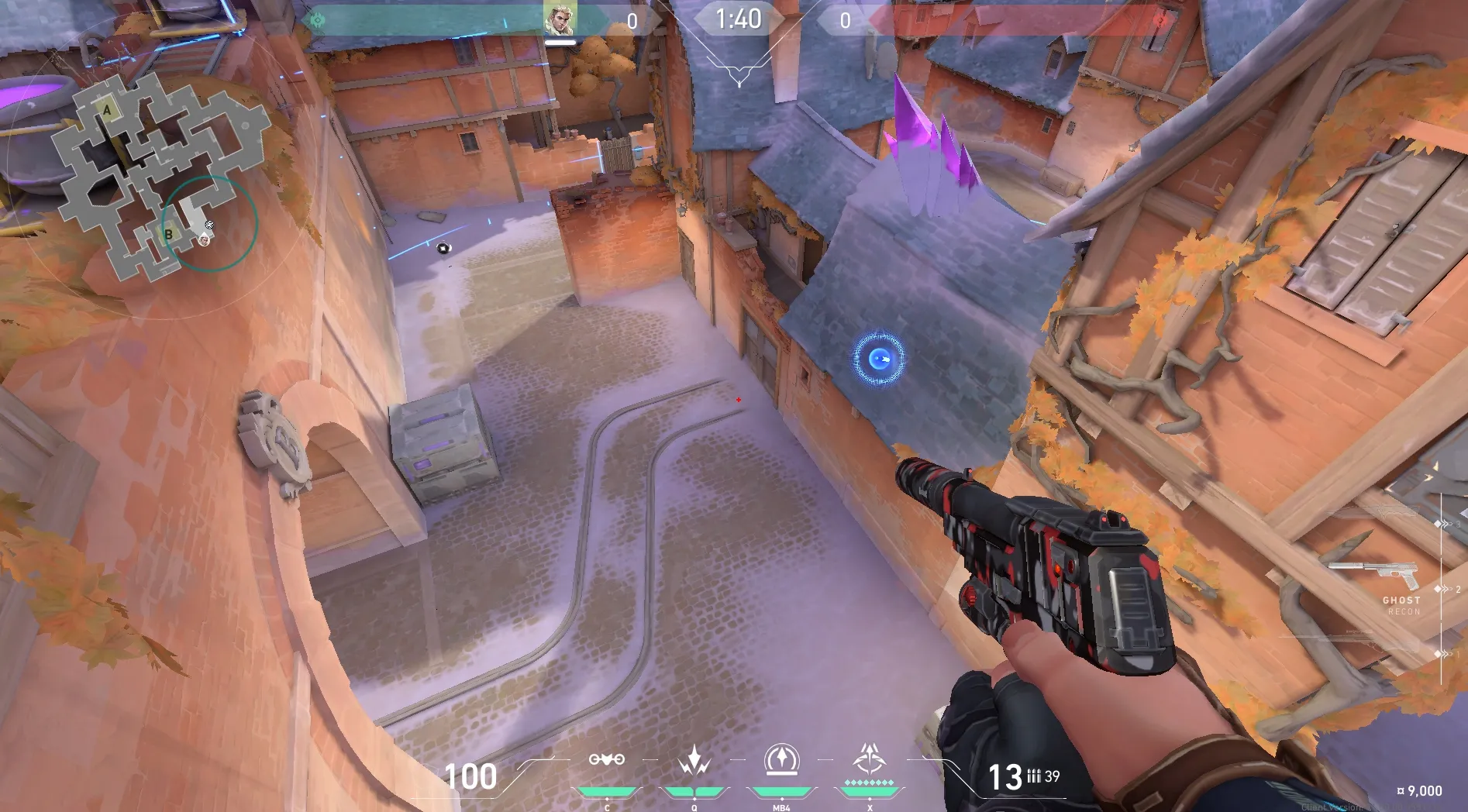Select the Shock Bolt ability icon
This screenshot has width=1468, height=812.
[694, 760]
